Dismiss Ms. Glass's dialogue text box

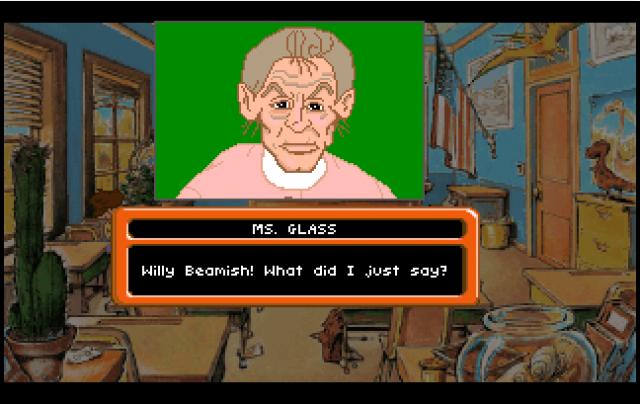coord(295,270)
